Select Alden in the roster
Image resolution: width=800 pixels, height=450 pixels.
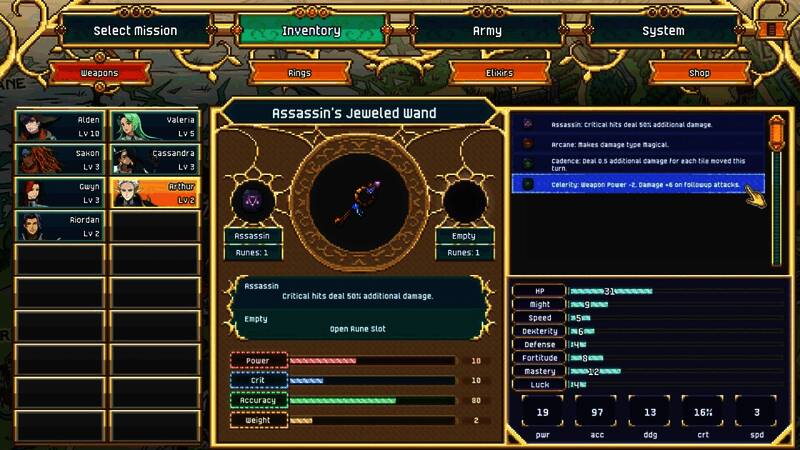tap(59, 126)
